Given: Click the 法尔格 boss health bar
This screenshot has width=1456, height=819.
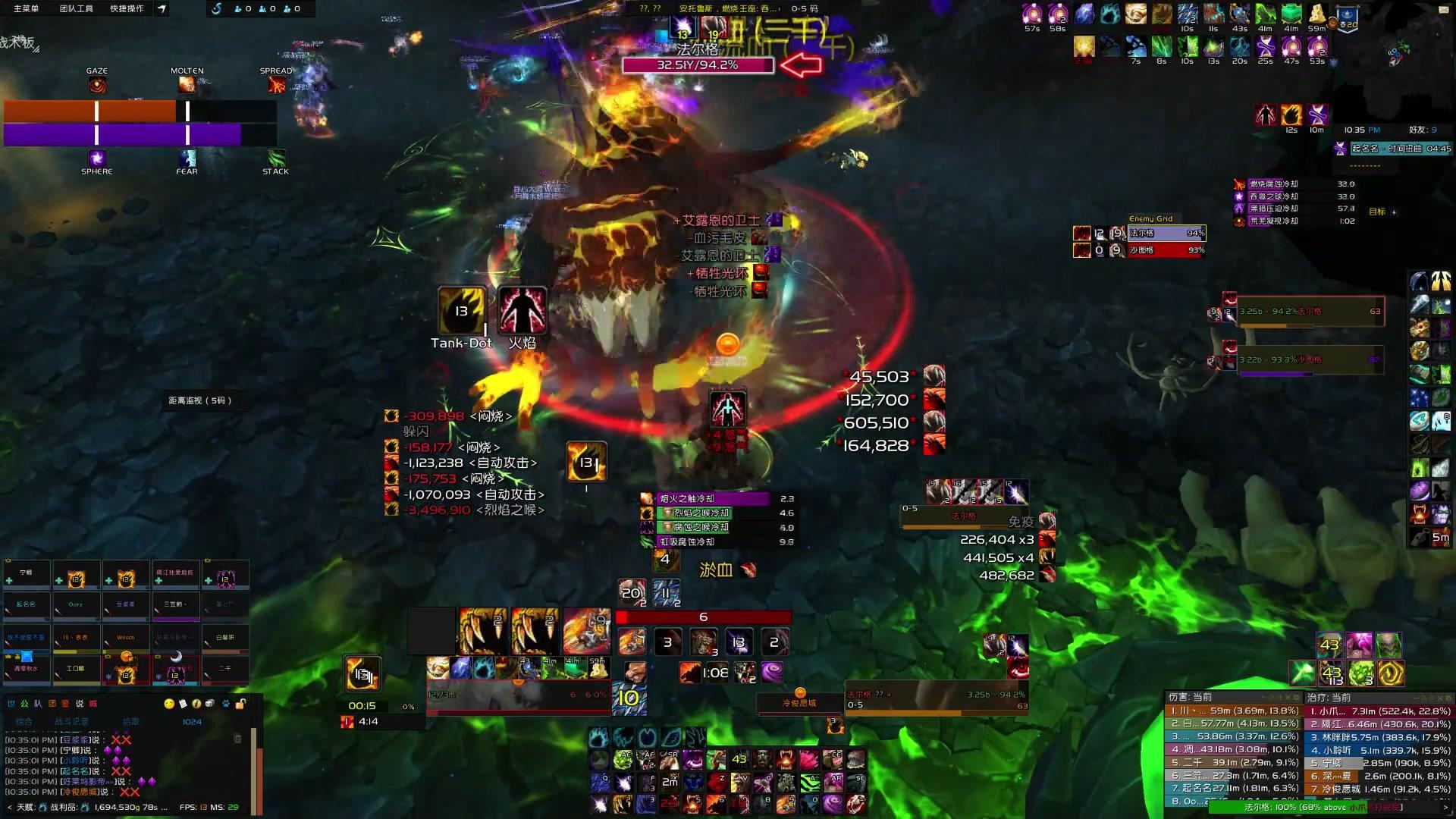Looking at the screenshot, I should pyautogui.click(x=698, y=65).
